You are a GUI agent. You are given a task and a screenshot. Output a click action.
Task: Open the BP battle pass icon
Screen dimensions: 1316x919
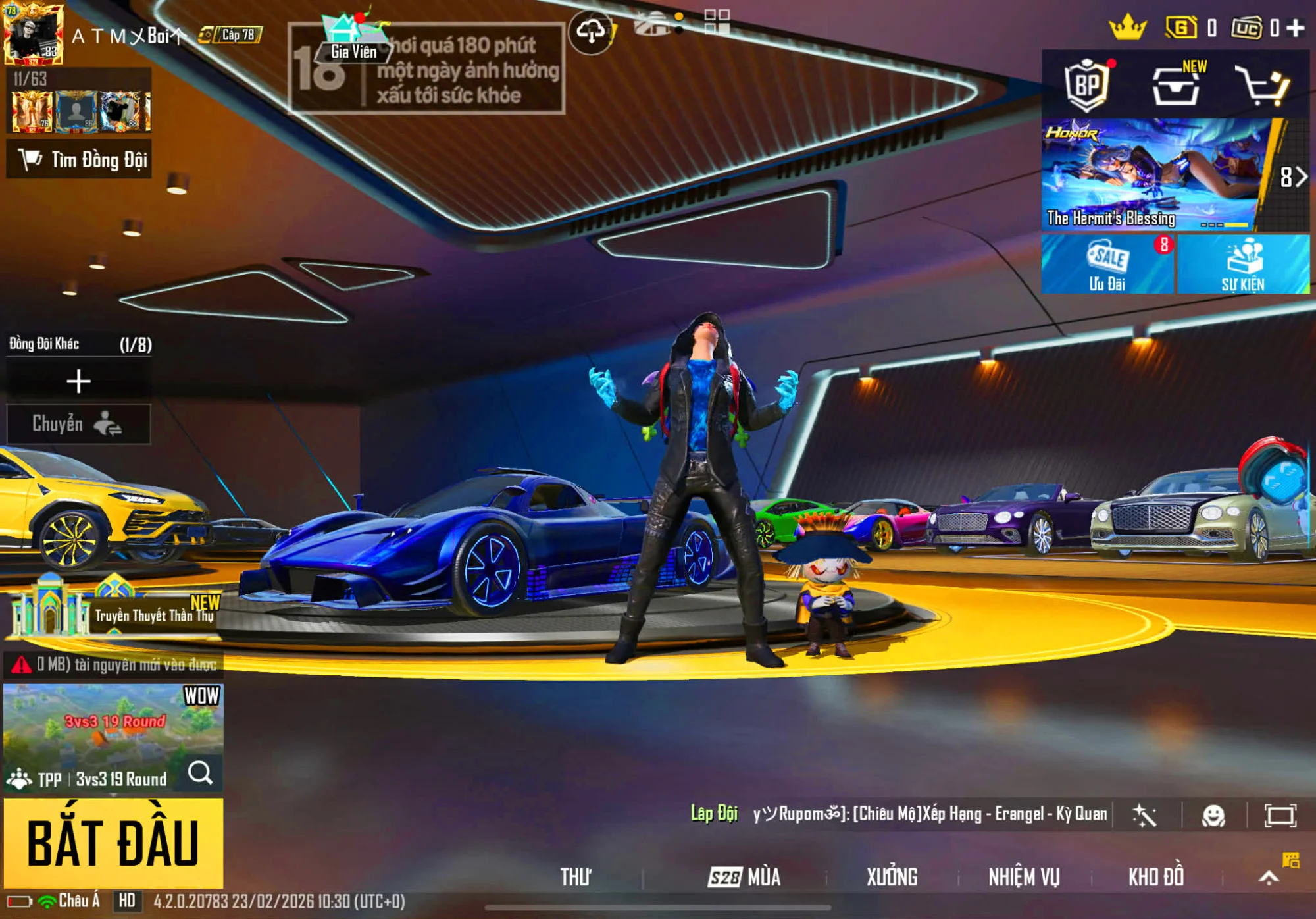click(x=1087, y=84)
